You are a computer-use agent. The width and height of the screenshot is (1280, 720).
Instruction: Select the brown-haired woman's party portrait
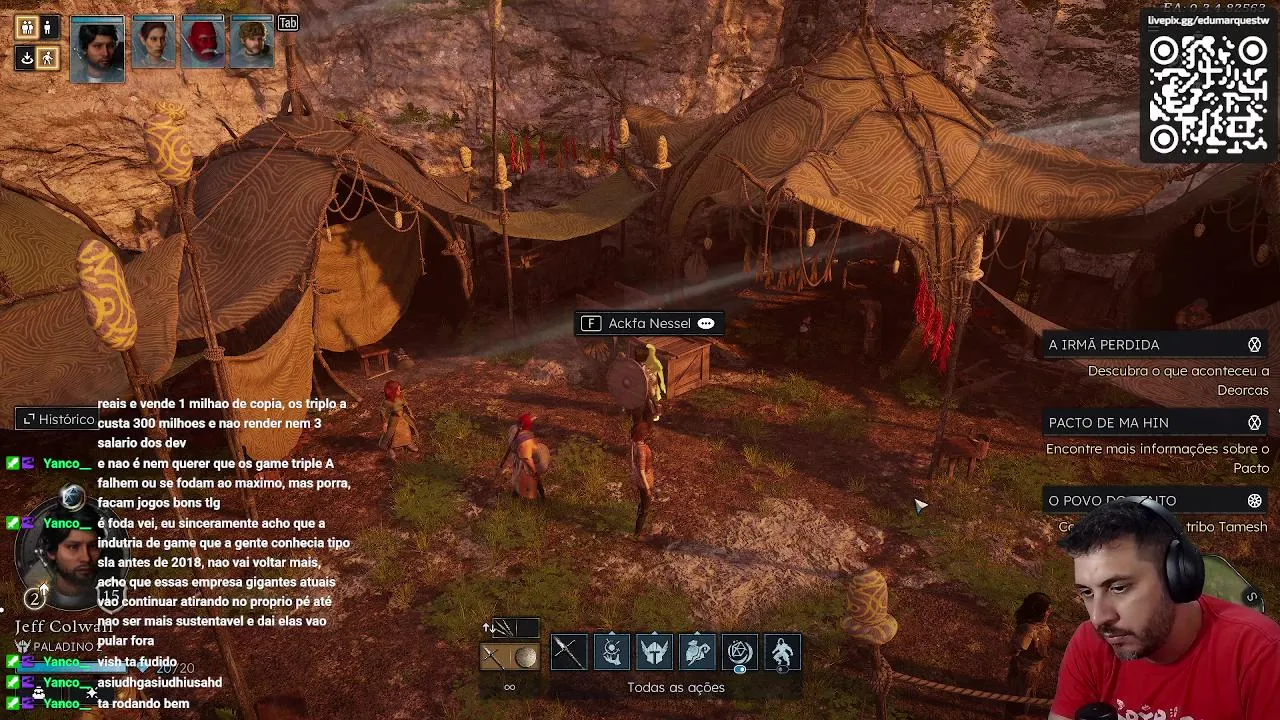click(153, 43)
